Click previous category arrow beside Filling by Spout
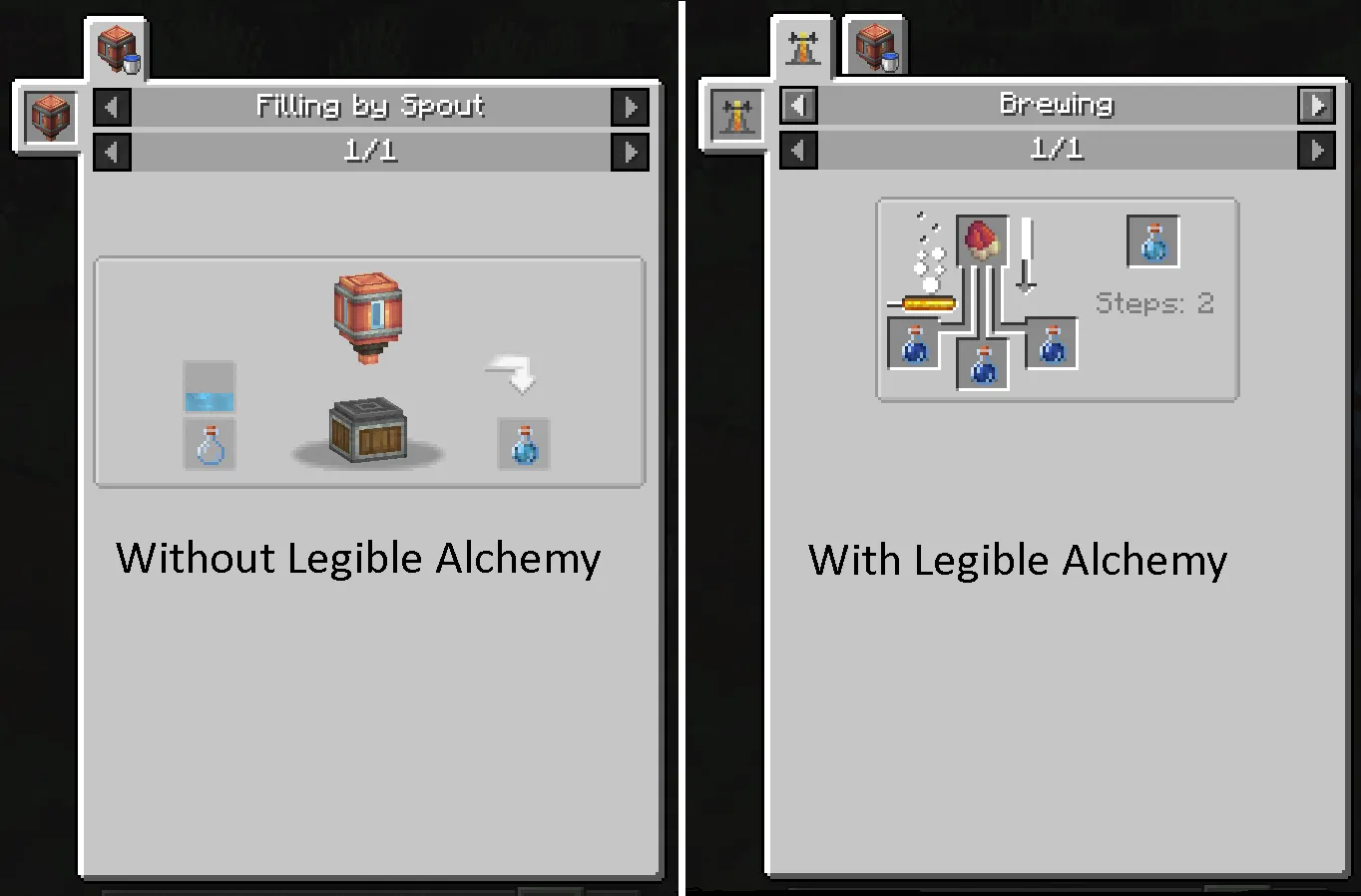The image size is (1361, 896). 111,106
